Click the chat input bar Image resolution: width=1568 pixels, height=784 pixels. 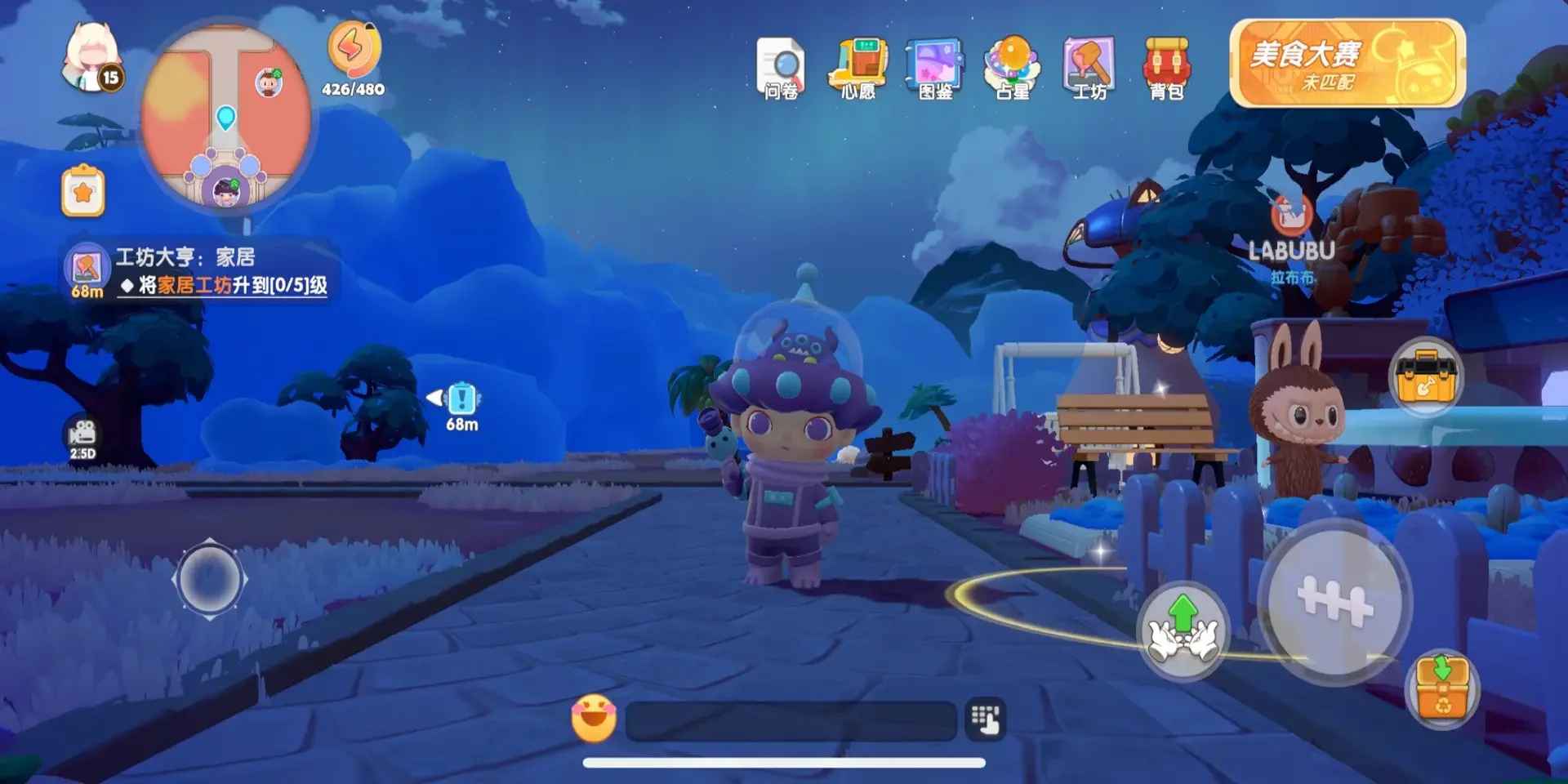[791, 720]
